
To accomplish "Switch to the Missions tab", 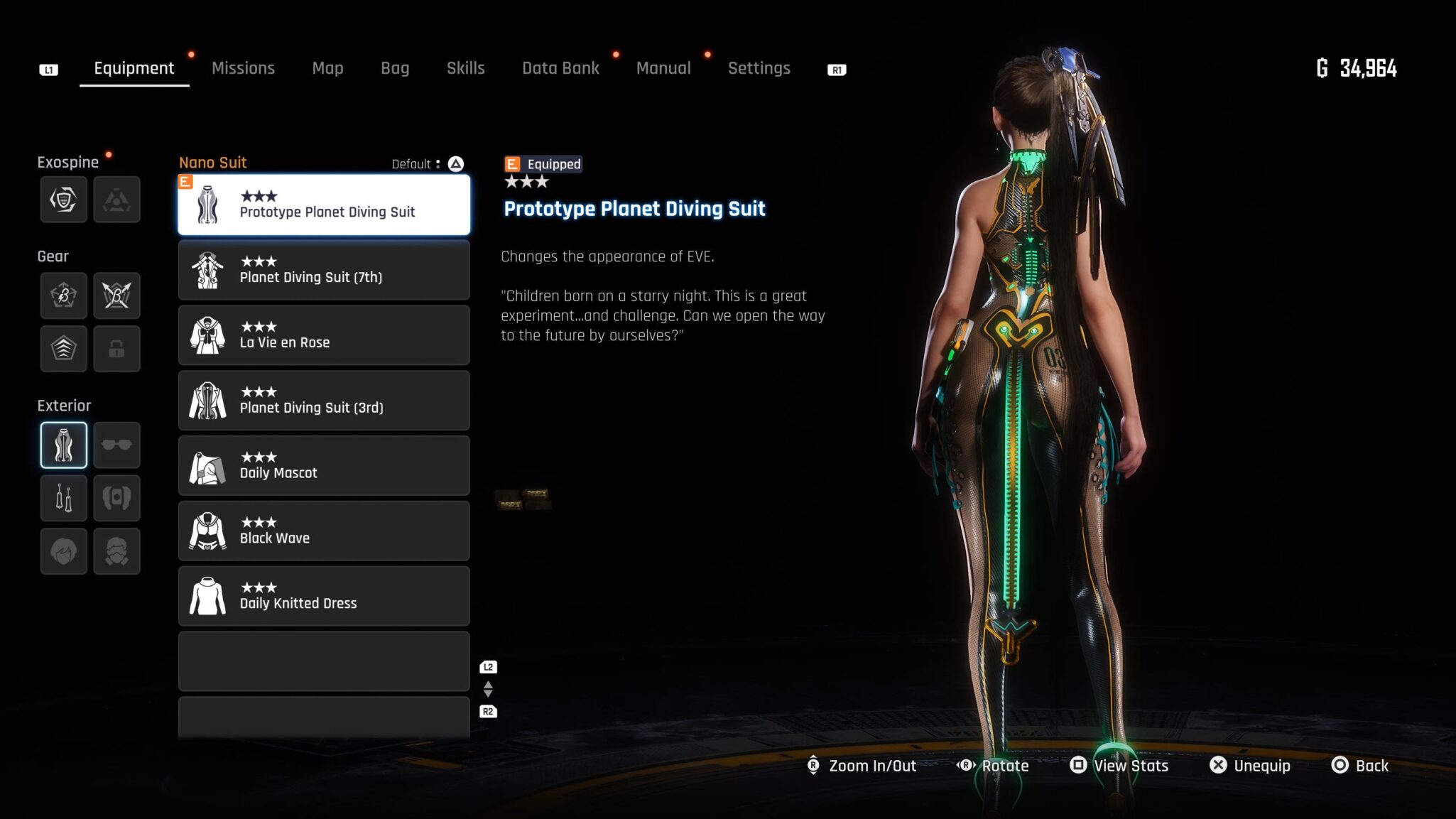I will [243, 68].
